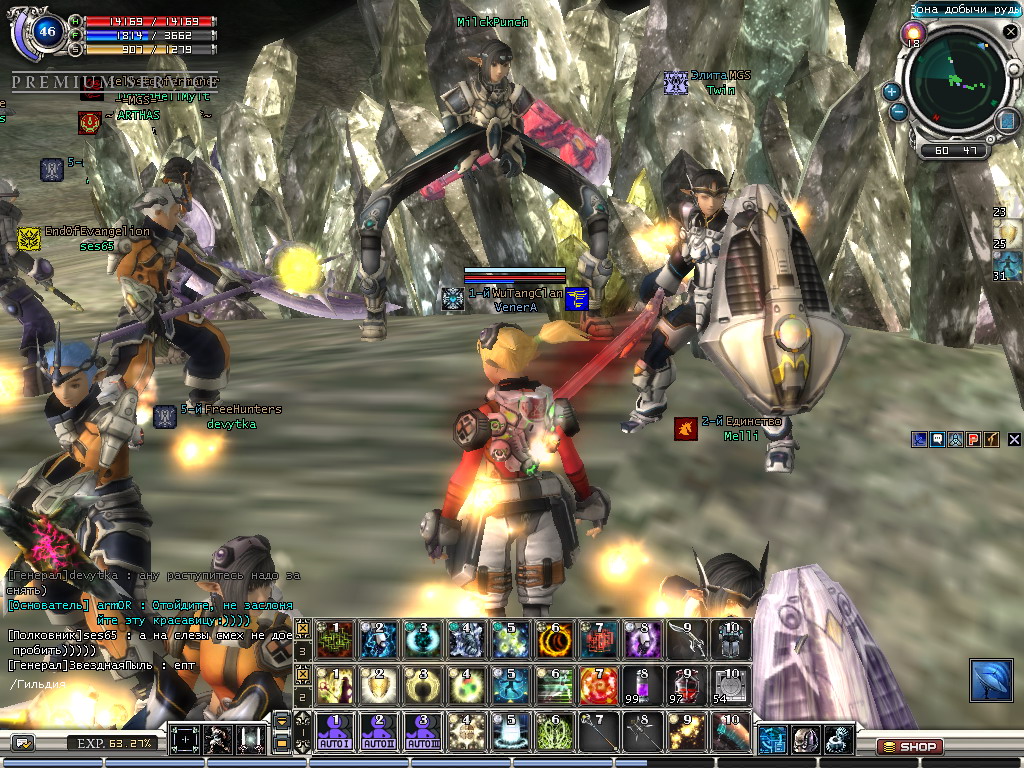Cast the orange fire ring skill
Screen dimensions: 1024x768
(555, 639)
